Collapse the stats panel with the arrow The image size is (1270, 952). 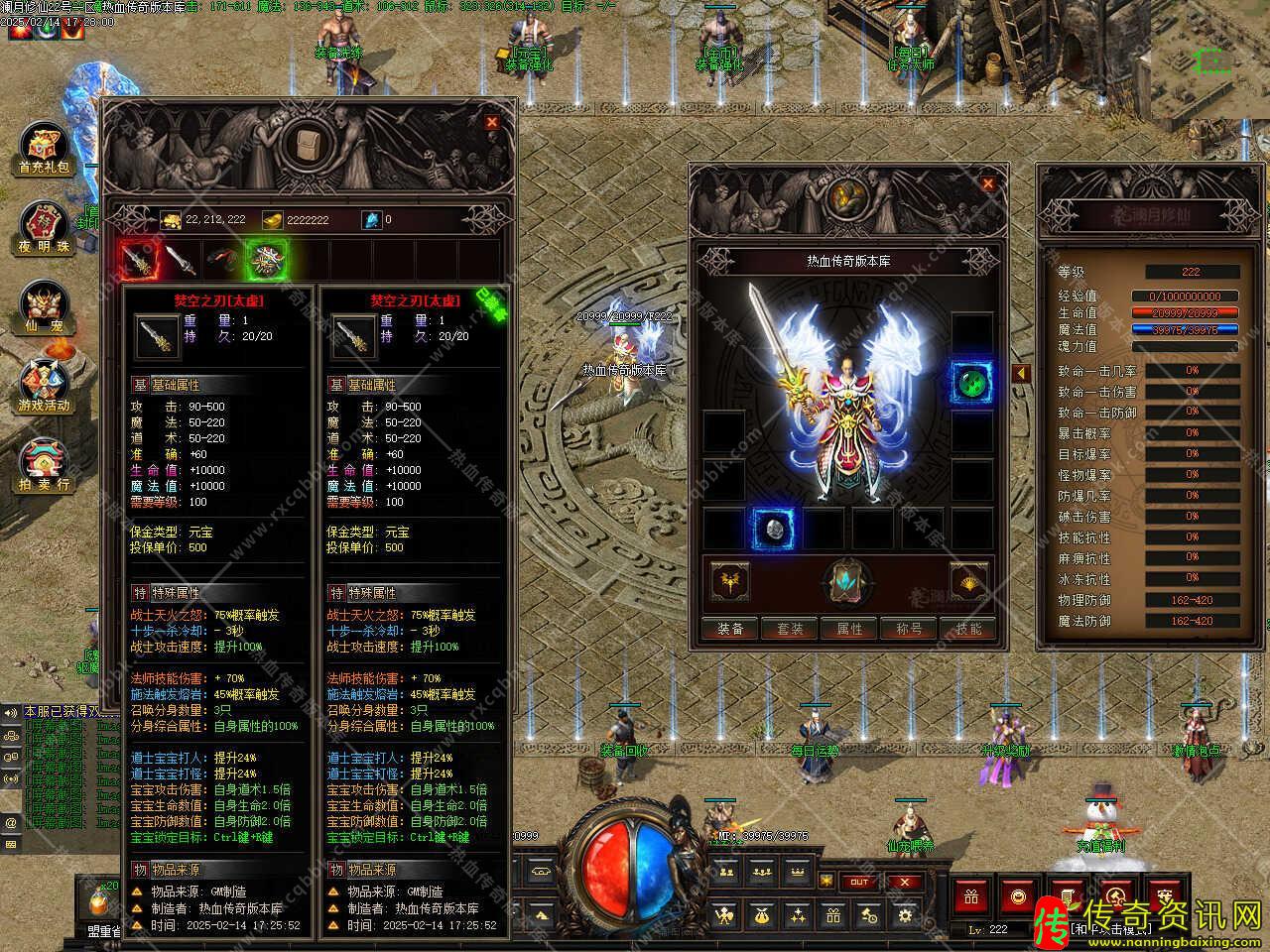(x=1022, y=373)
